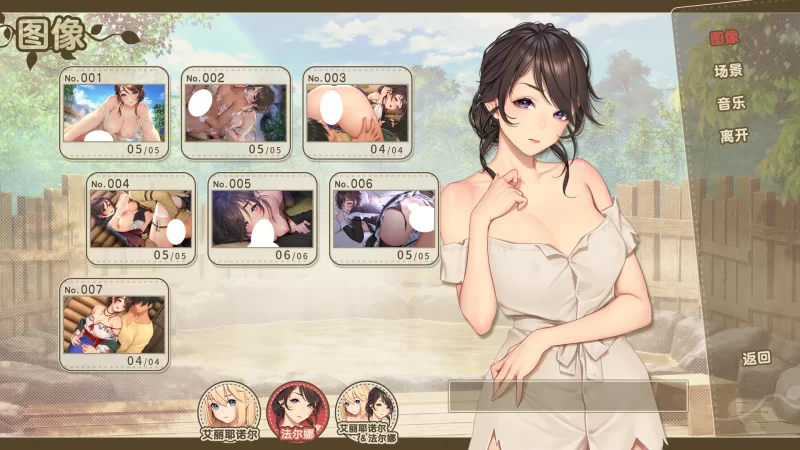Click the 返回 back button
800x450 pixels.
pos(756,358)
